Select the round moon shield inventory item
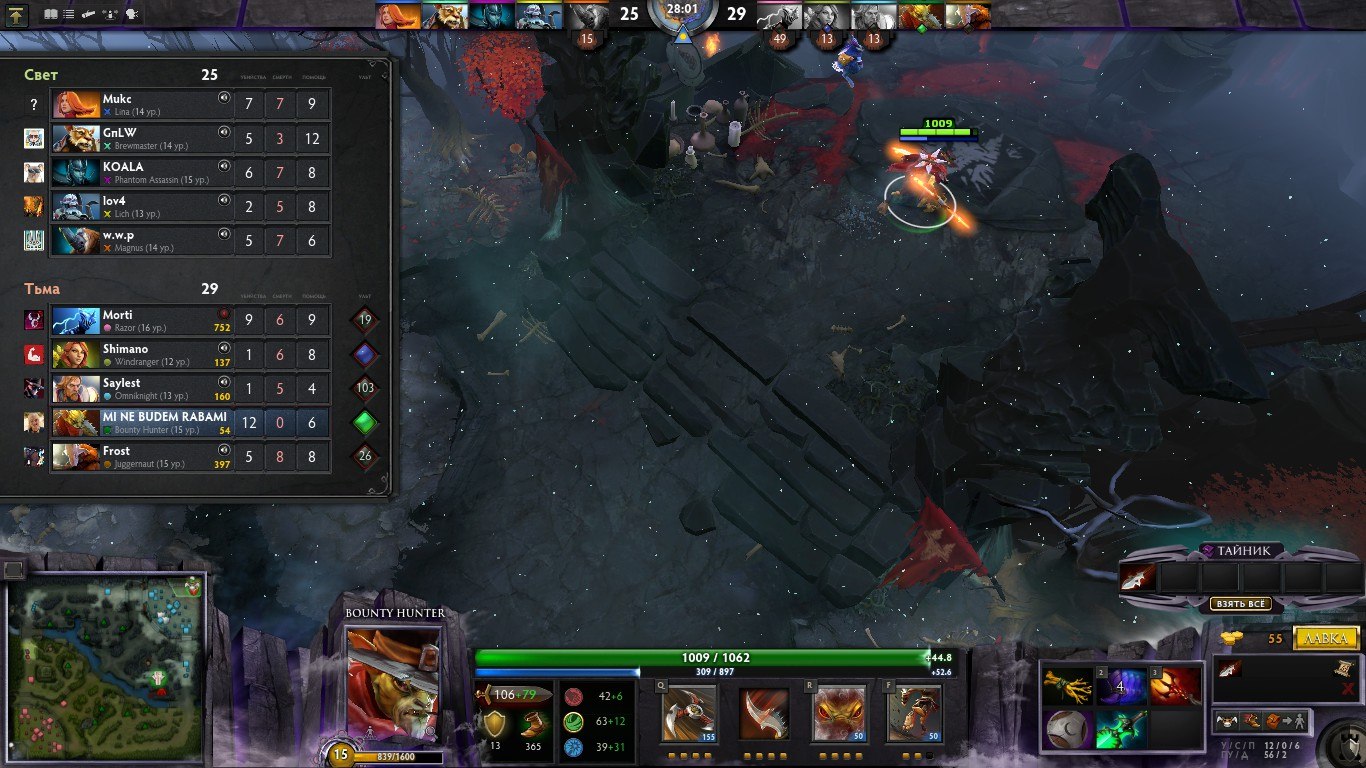 (x=1068, y=729)
